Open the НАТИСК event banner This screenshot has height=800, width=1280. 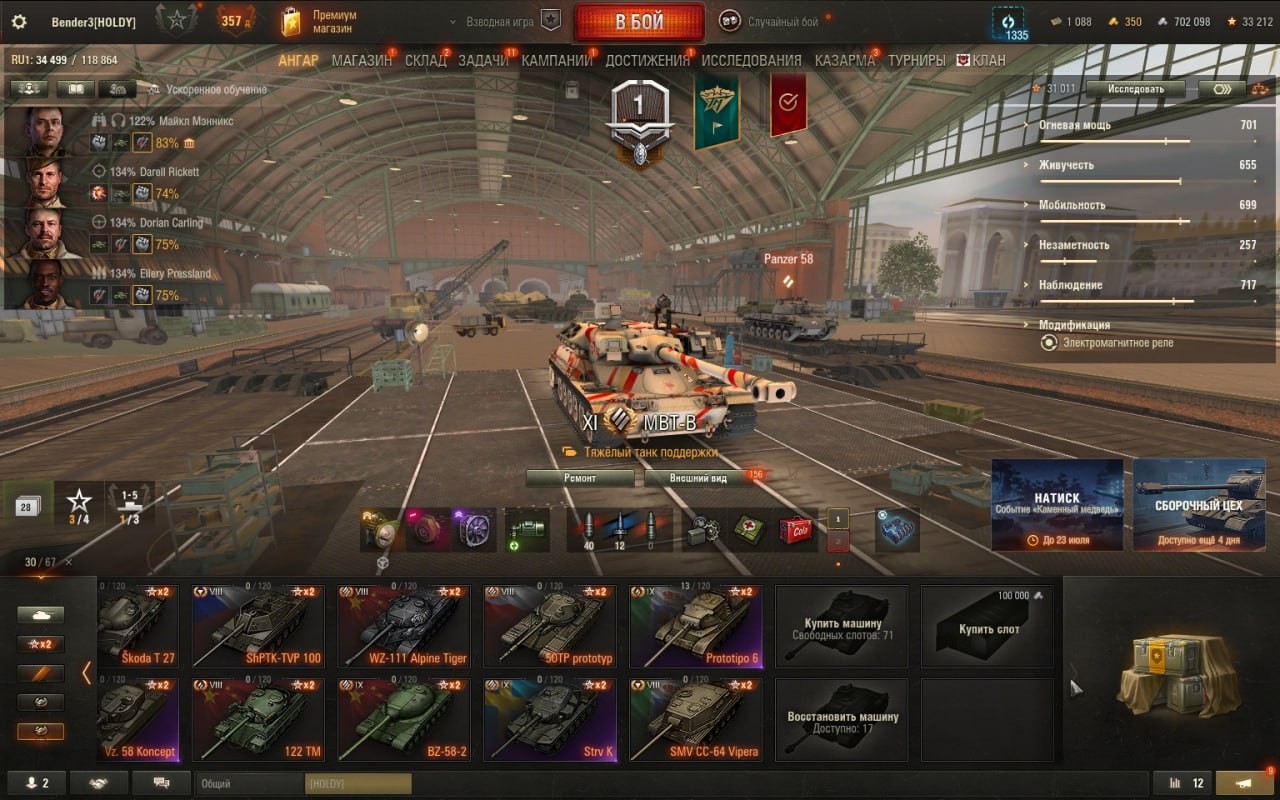coord(1057,504)
